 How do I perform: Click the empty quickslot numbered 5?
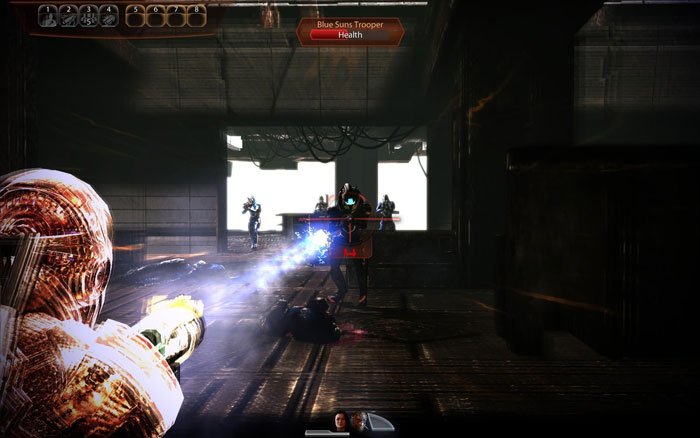tap(135, 16)
